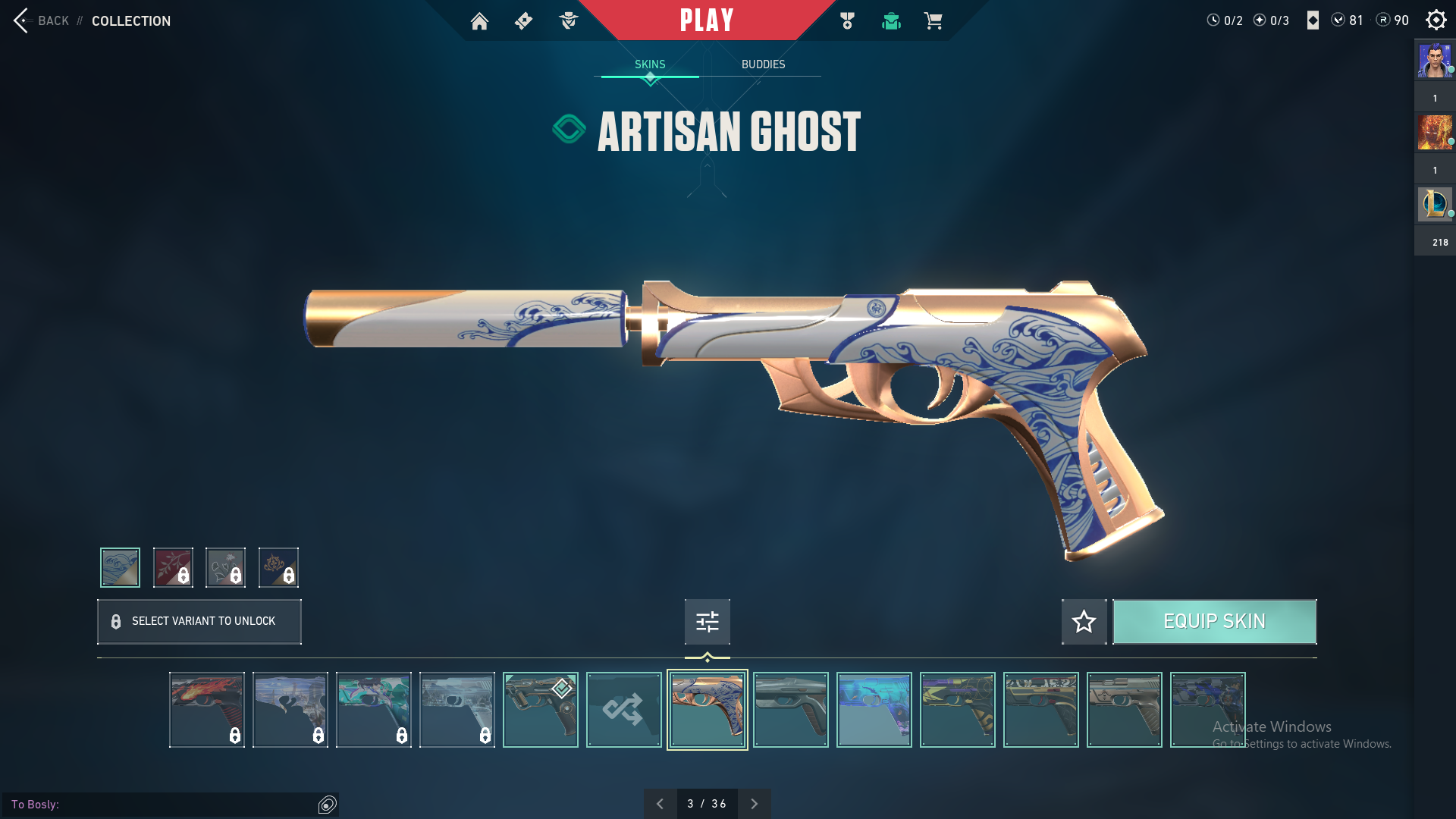Choose the locked red variant swatch
1456x819 pixels.
(x=173, y=567)
